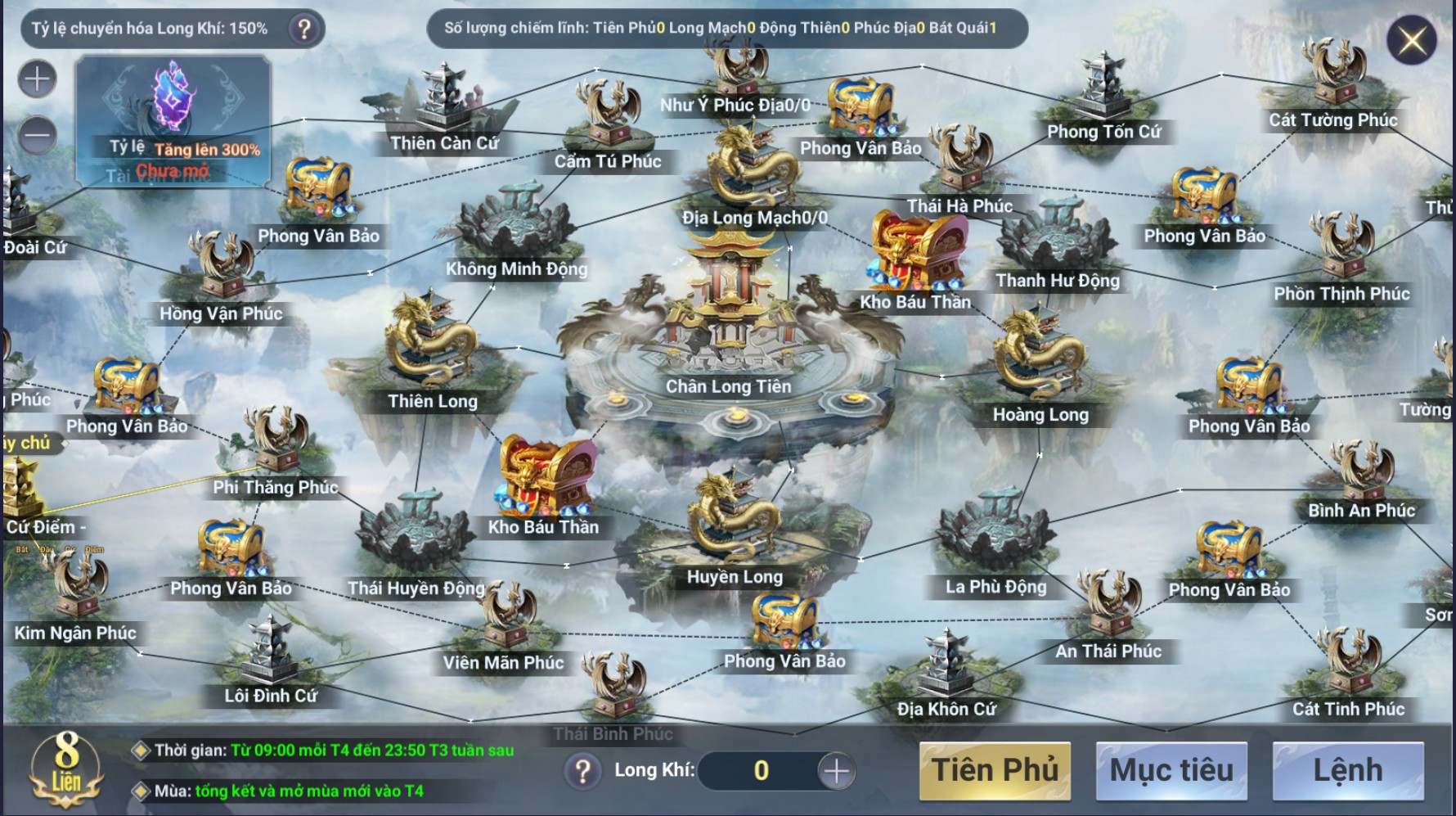Open the crystal rate-boost panel marked Chưa mở
Viewport: 1456px width, 816px height.
[173, 119]
